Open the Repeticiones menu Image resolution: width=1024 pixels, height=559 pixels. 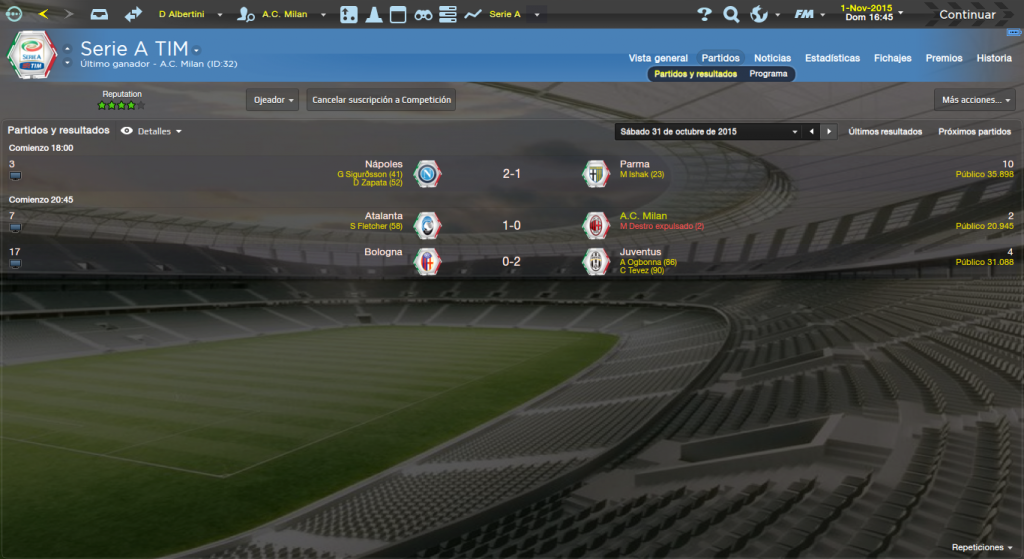pos(982,548)
